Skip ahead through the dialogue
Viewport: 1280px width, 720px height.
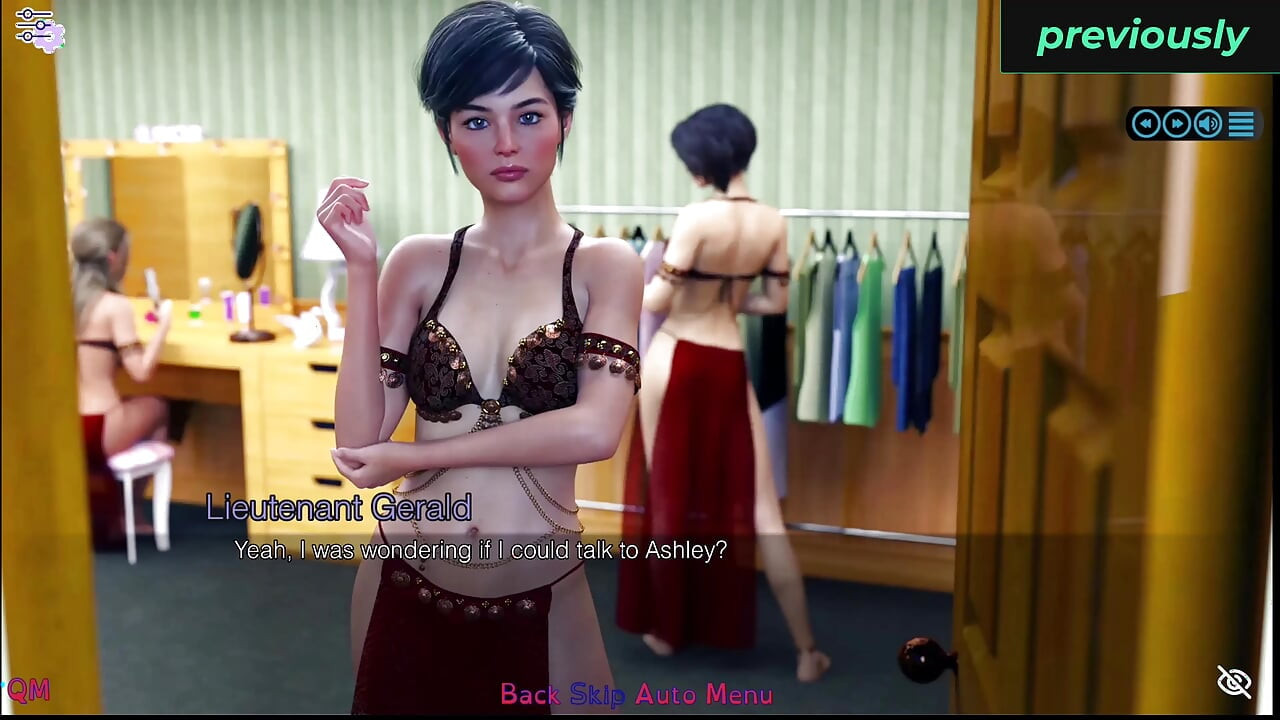[597, 694]
